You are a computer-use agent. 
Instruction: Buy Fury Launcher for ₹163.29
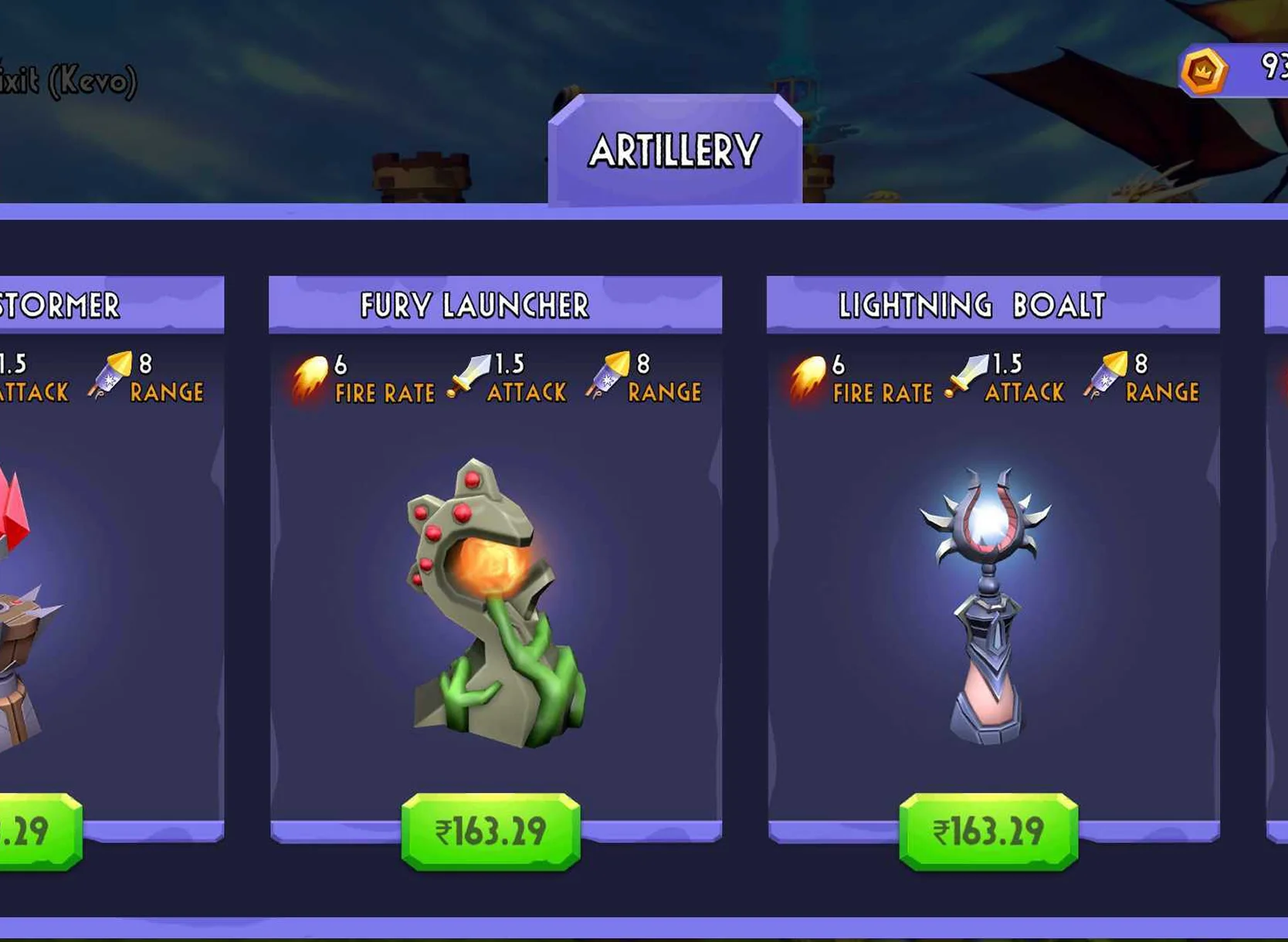[x=491, y=828]
